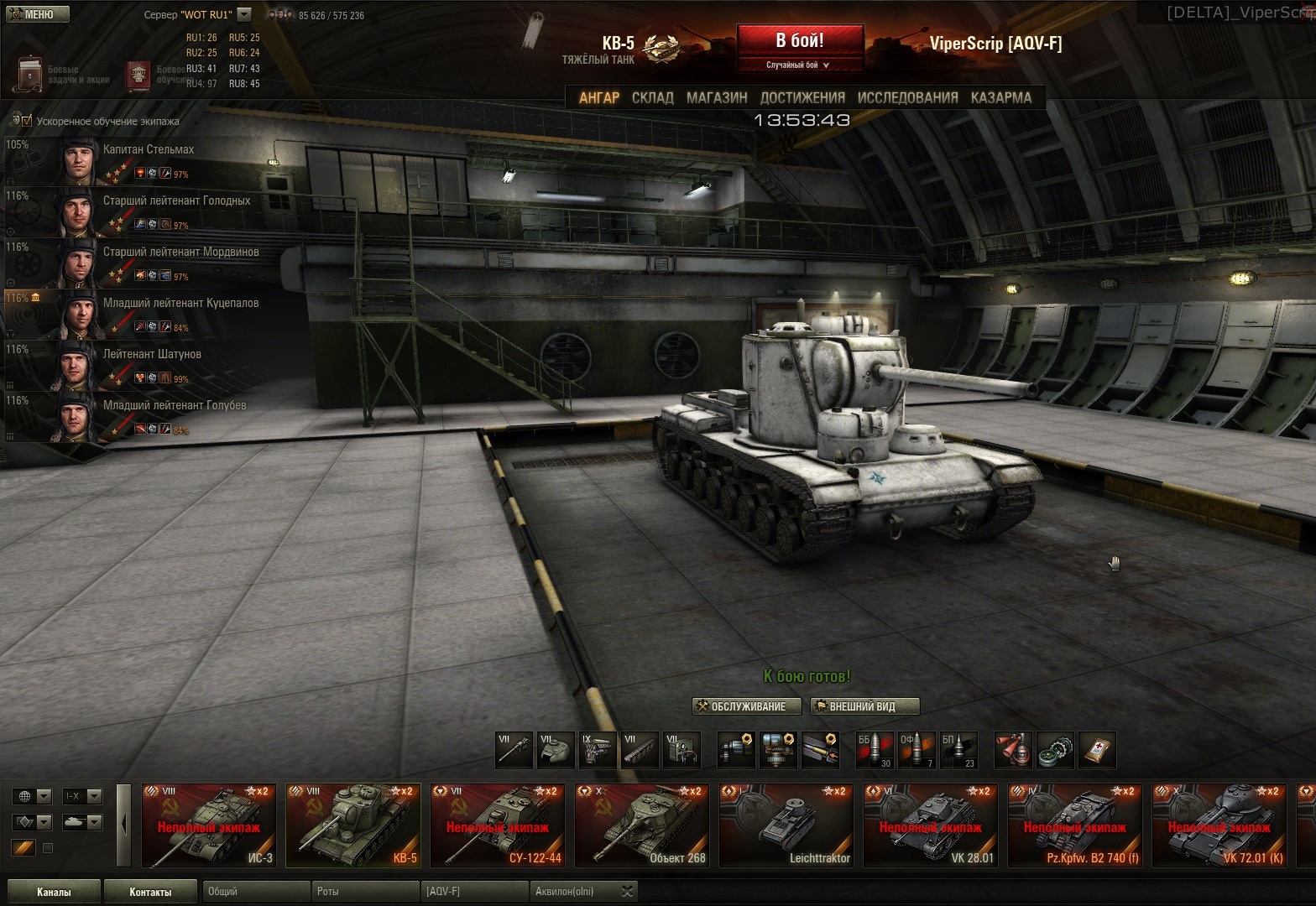Open ОБСЛУЖИВАНИЕ service window
This screenshot has height=906, width=1316.
point(741,706)
